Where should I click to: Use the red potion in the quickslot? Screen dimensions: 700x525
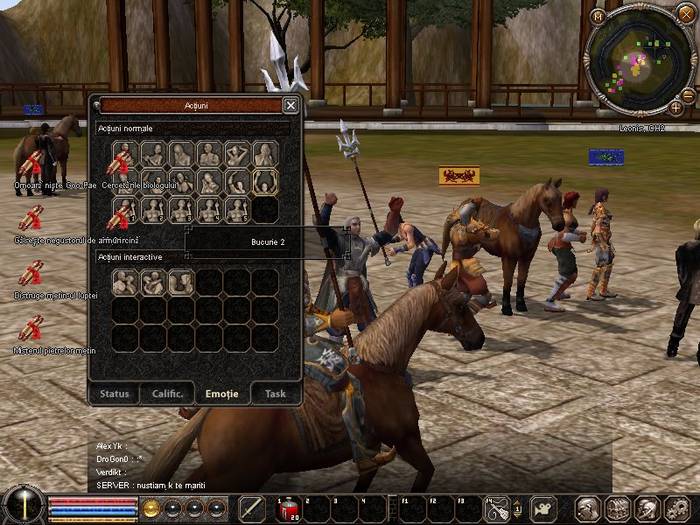click(287, 509)
